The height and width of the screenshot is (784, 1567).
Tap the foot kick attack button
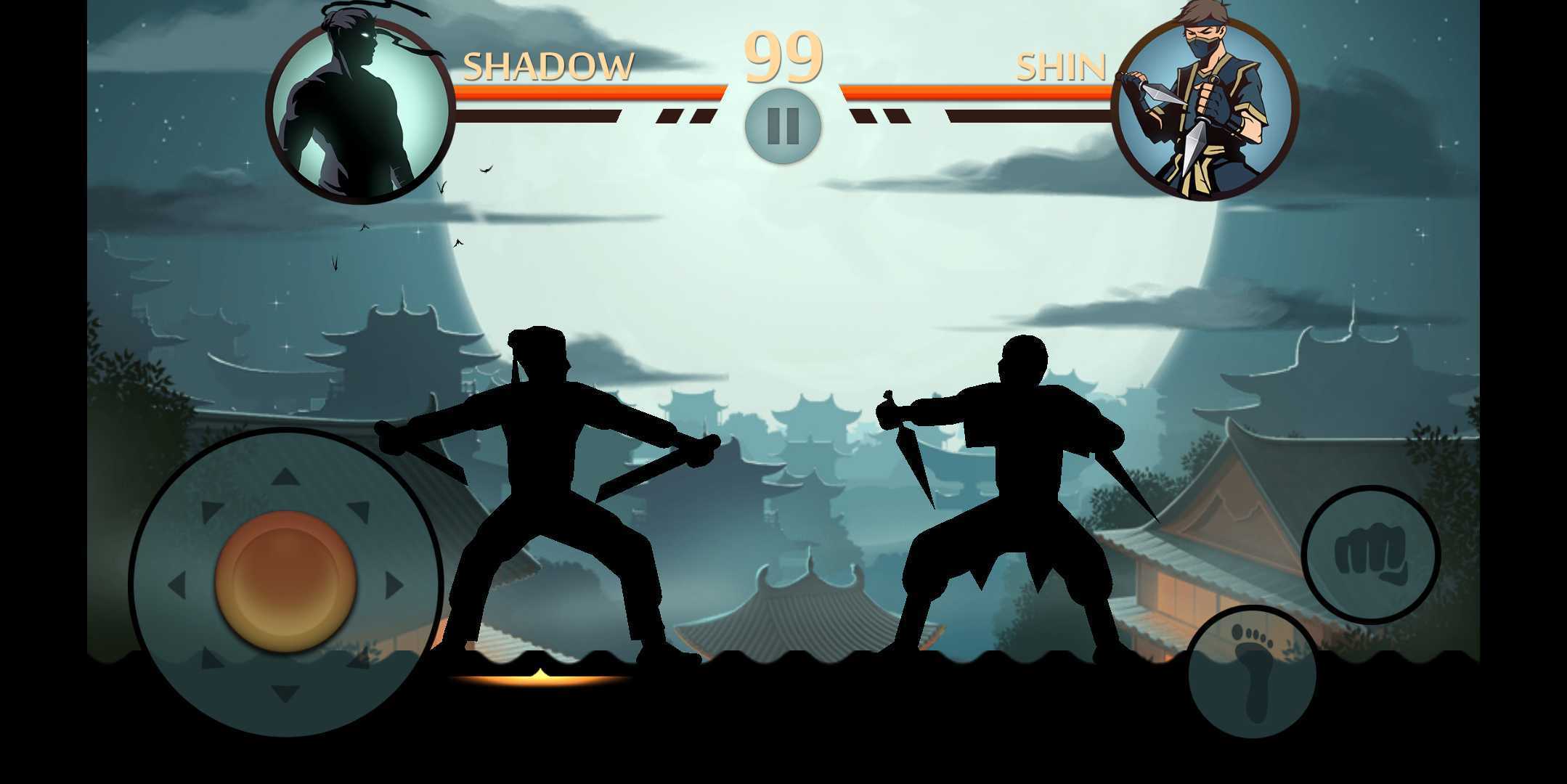[x=1252, y=671]
